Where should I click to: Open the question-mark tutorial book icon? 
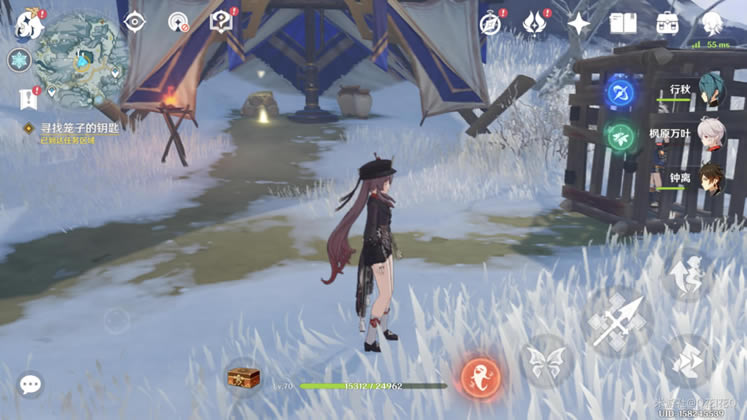pyautogui.click(x=221, y=22)
